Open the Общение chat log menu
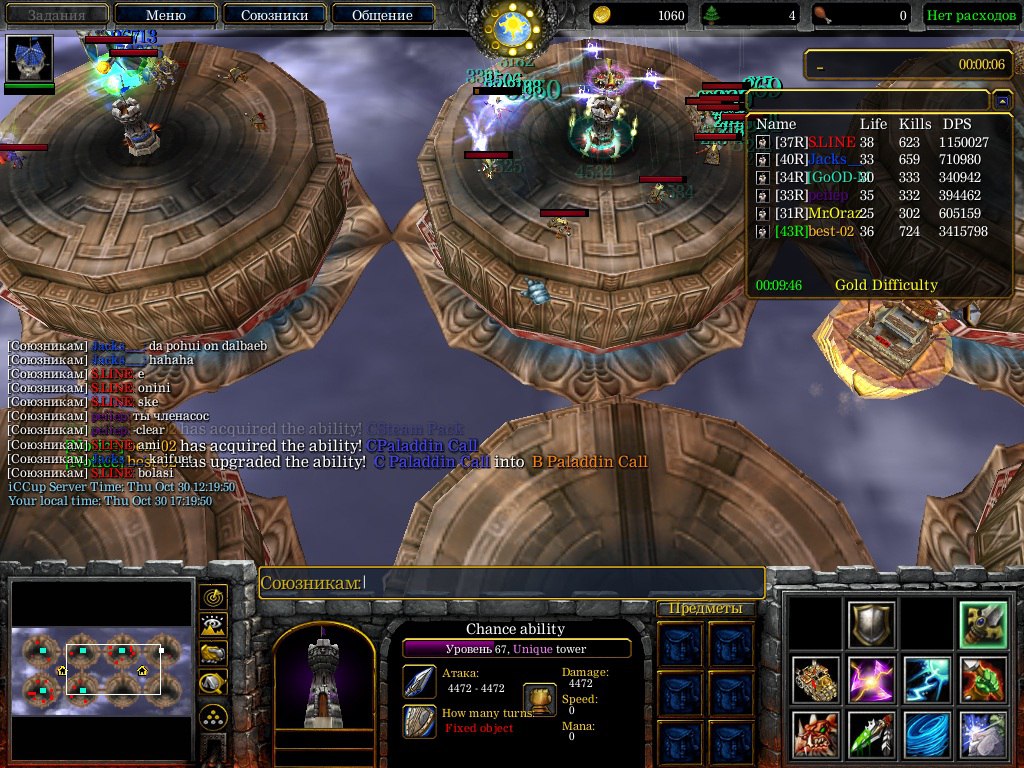The image size is (1024, 768). click(382, 15)
